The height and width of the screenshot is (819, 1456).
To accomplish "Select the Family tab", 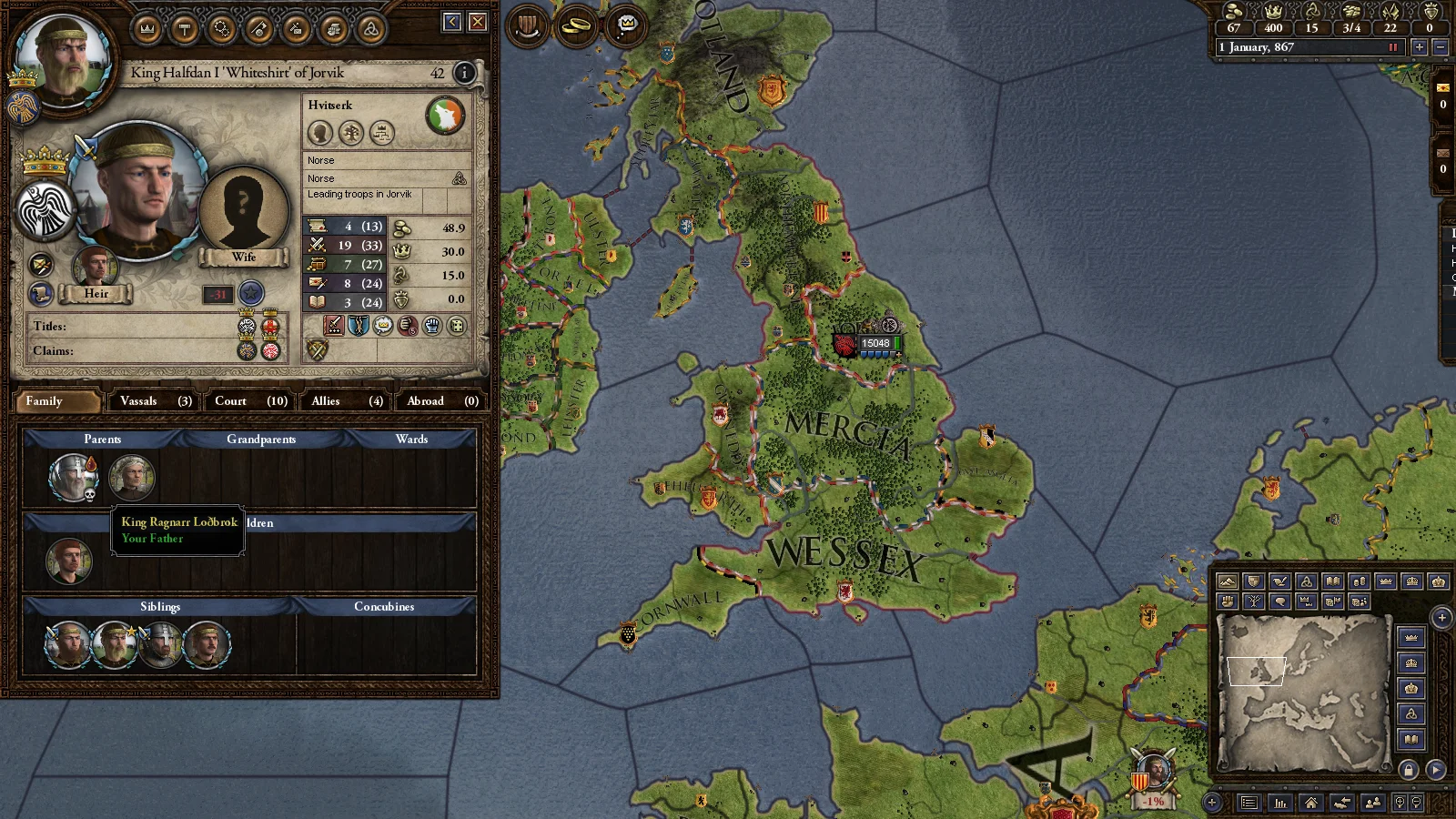I will (56, 400).
